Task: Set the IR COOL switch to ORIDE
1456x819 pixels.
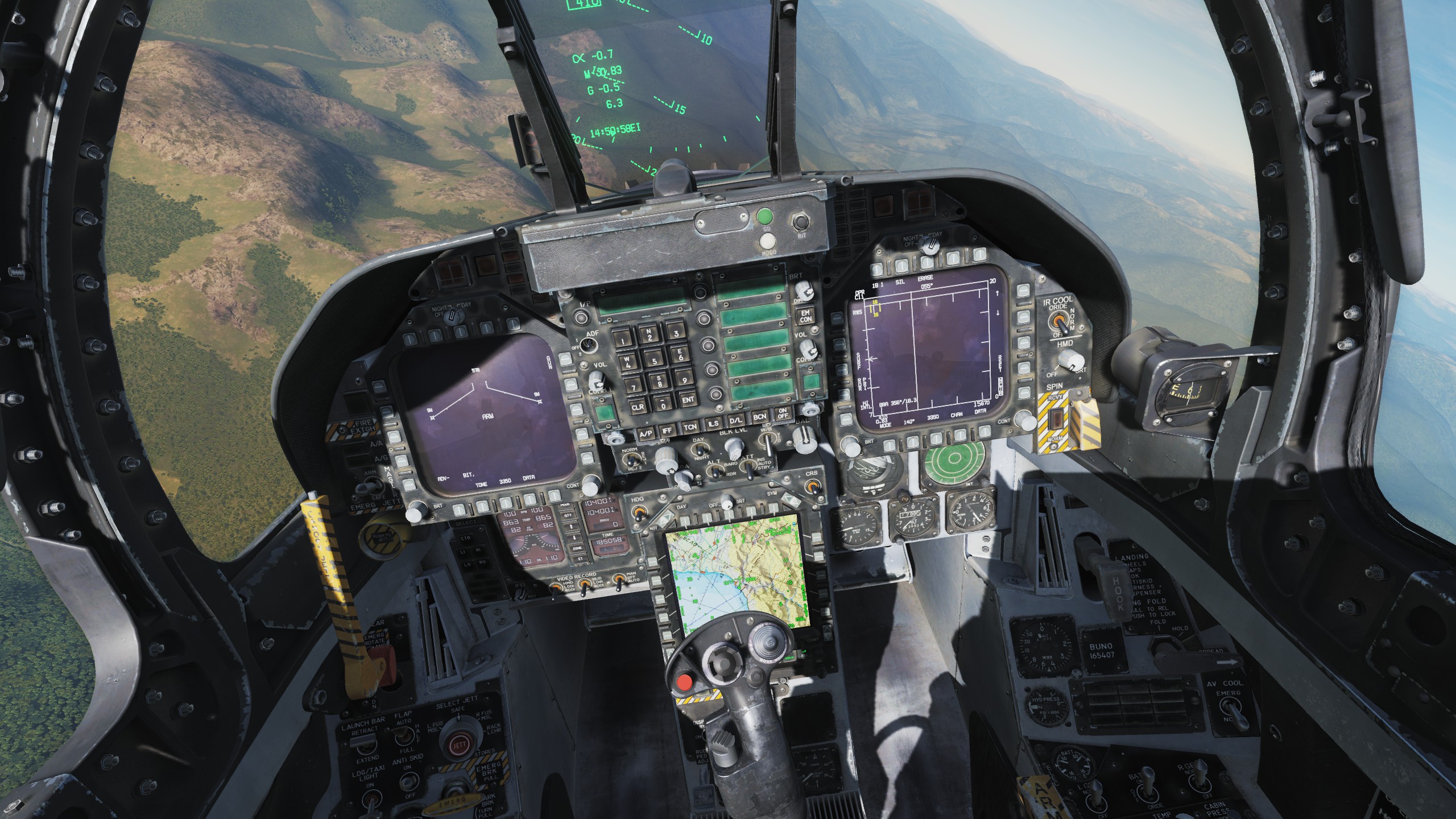Action: [x=1060, y=320]
